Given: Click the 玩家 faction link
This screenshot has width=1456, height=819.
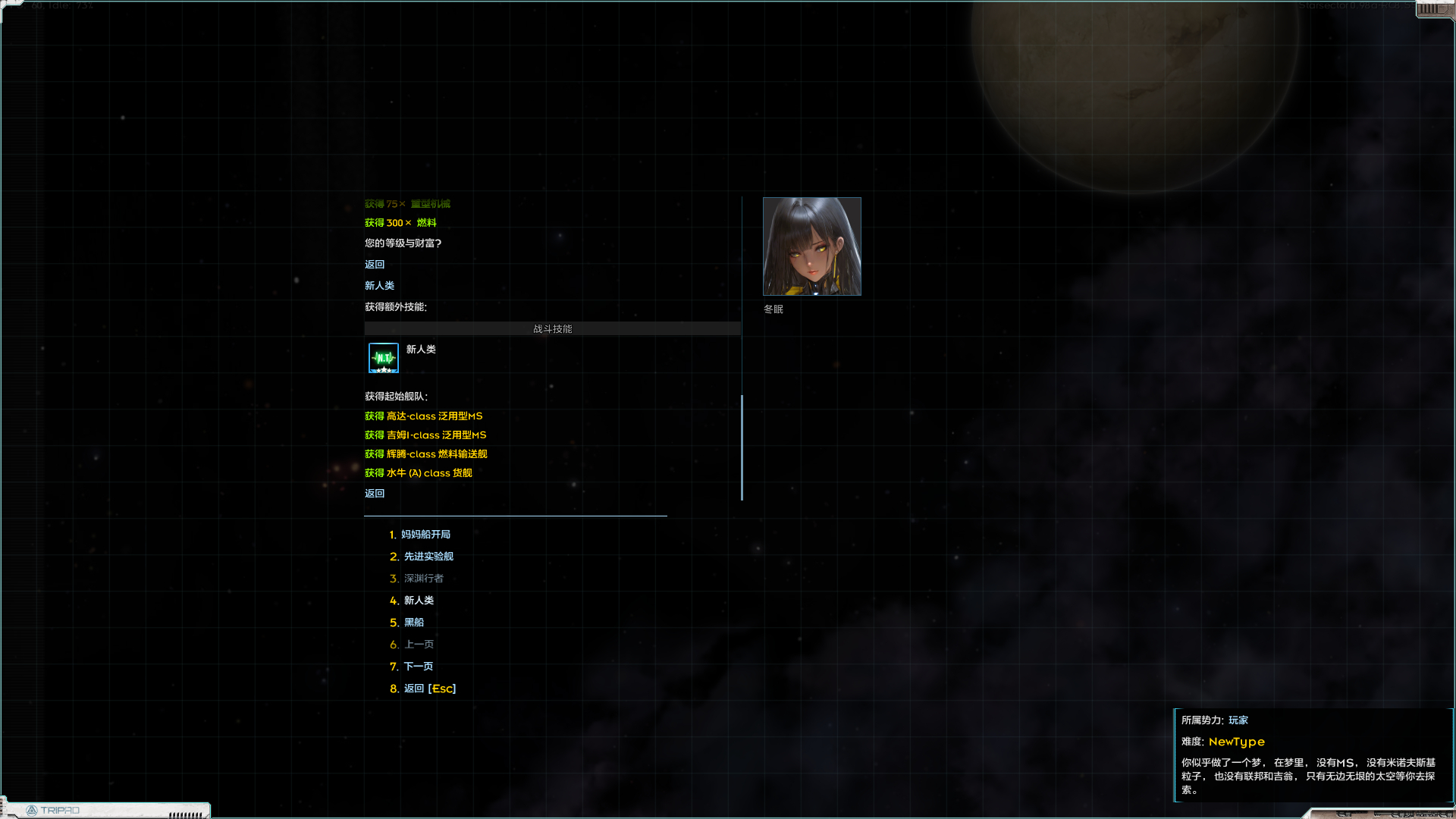Looking at the screenshot, I should click(x=1238, y=720).
